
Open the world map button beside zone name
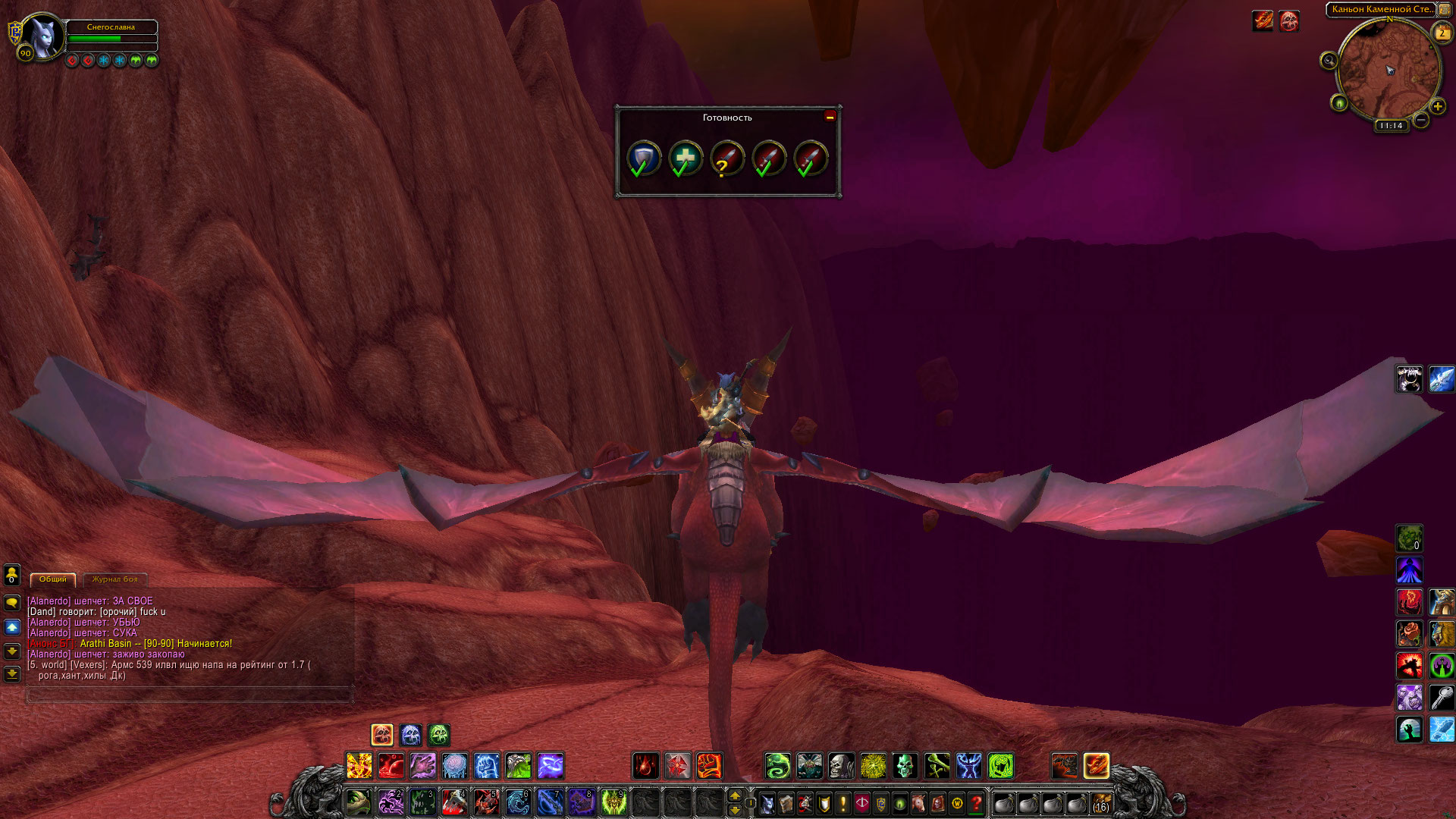pos(1445,10)
